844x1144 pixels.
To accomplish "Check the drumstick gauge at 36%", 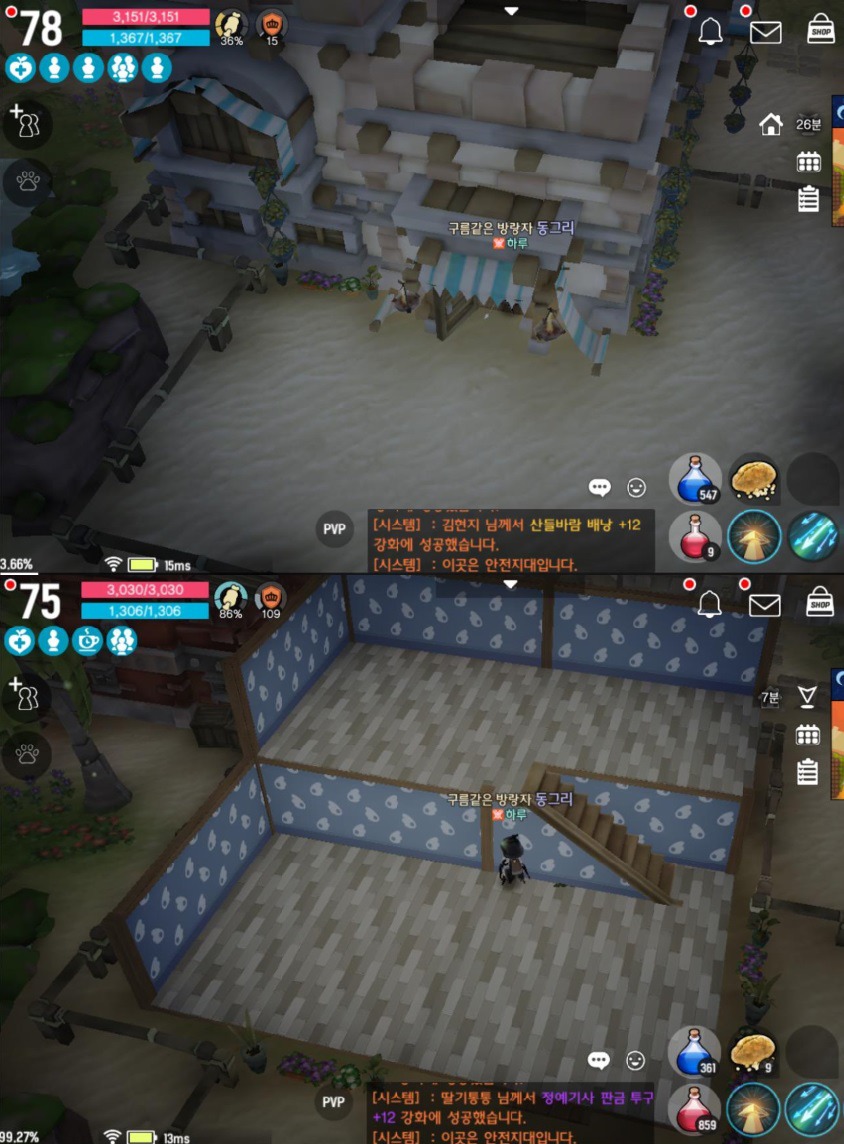I will [231, 25].
